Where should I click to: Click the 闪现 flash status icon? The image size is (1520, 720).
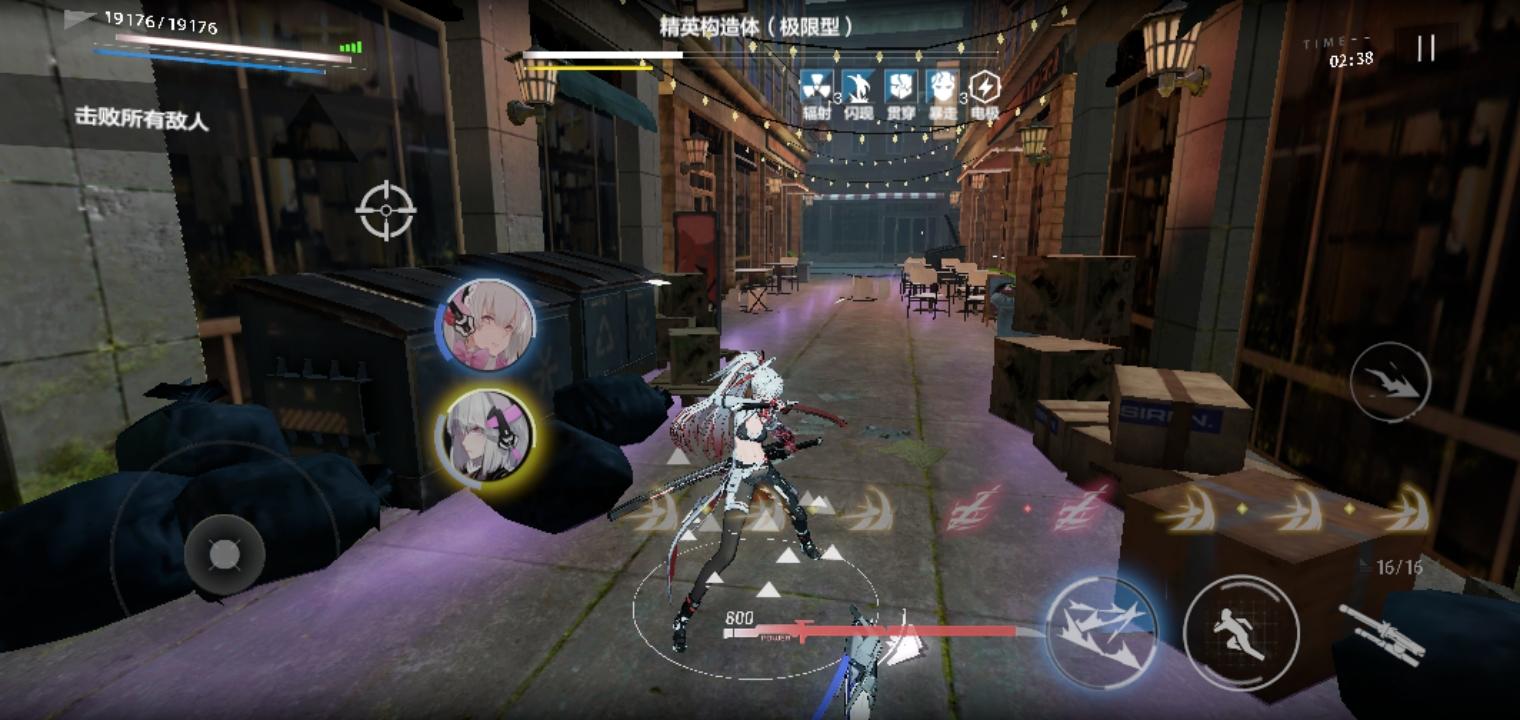tap(858, 85)
